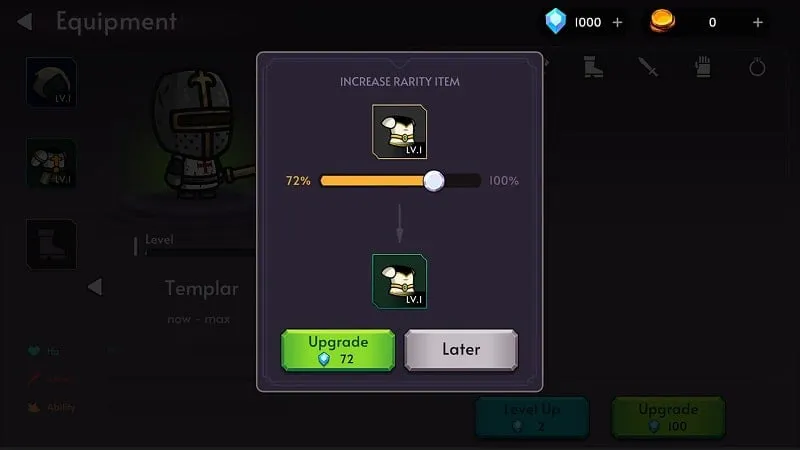Tap the Level Up button
Image resolution: width=800 pixels, height=450 pixels.
[x=532, y=417]
